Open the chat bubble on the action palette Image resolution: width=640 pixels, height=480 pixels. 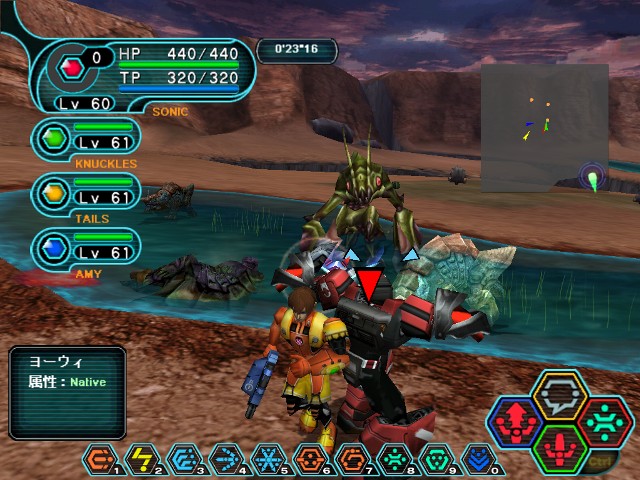coord(559,393)
